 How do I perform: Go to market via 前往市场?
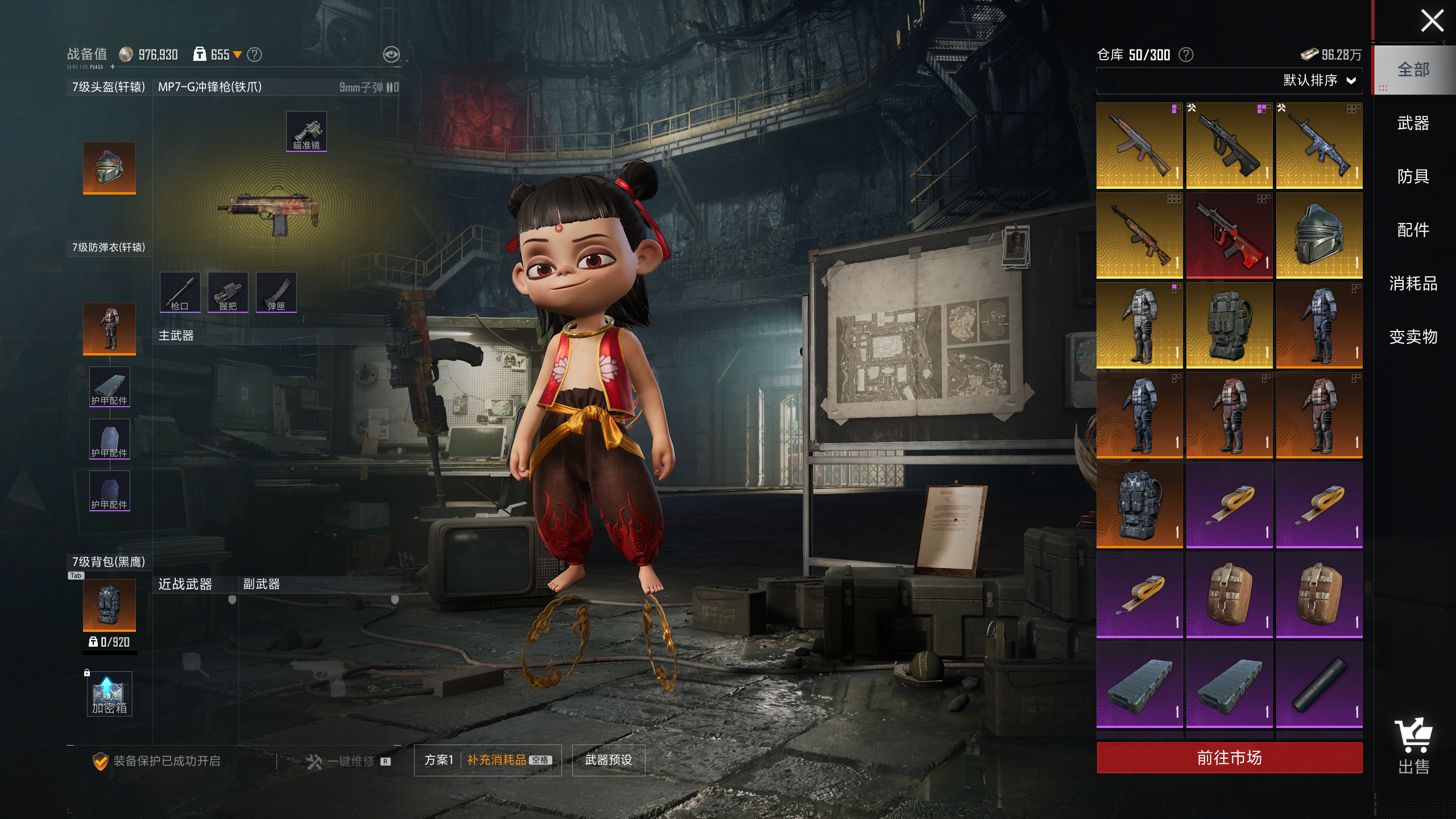pyautogui.click(x=1229, y=758)
